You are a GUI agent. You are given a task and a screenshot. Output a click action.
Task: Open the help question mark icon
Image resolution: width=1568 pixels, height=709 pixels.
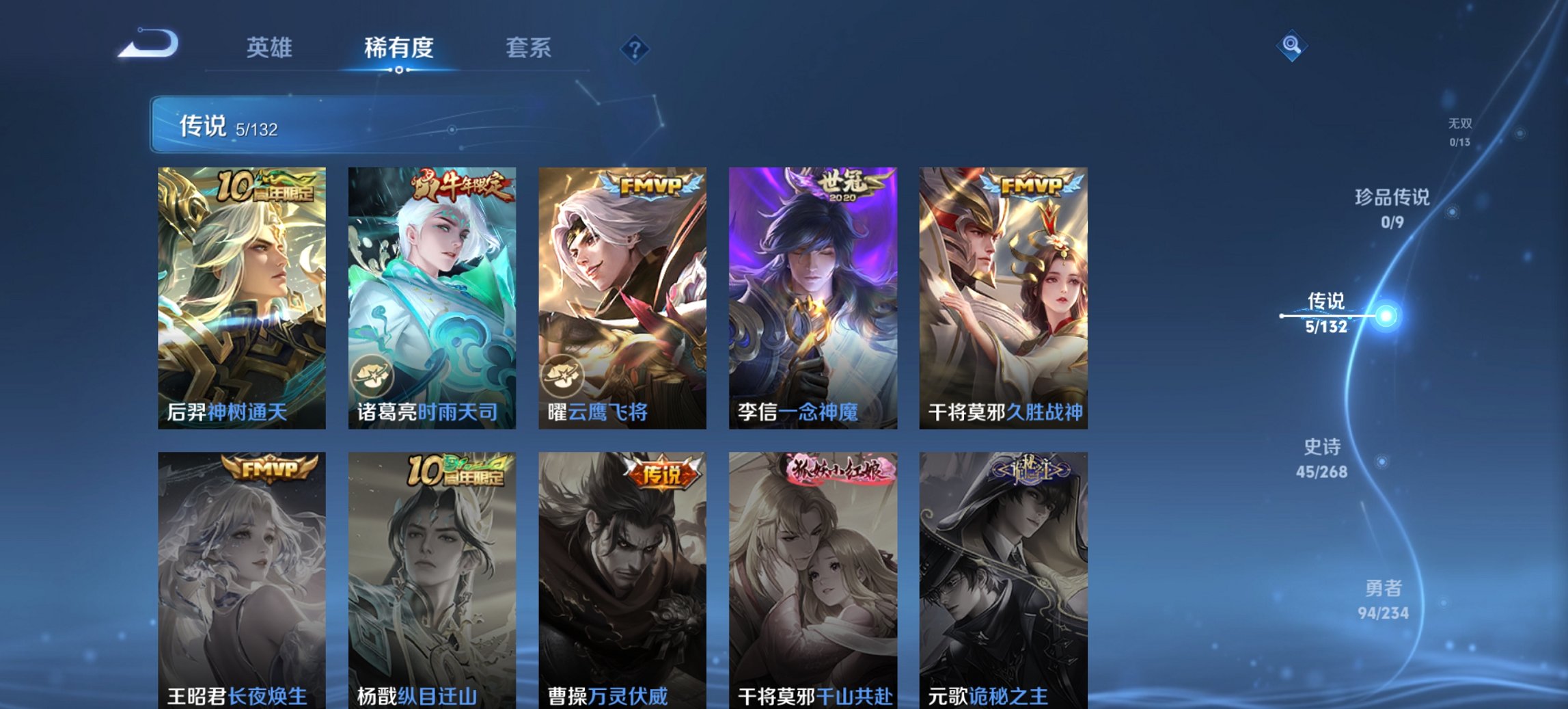(635, 50)
